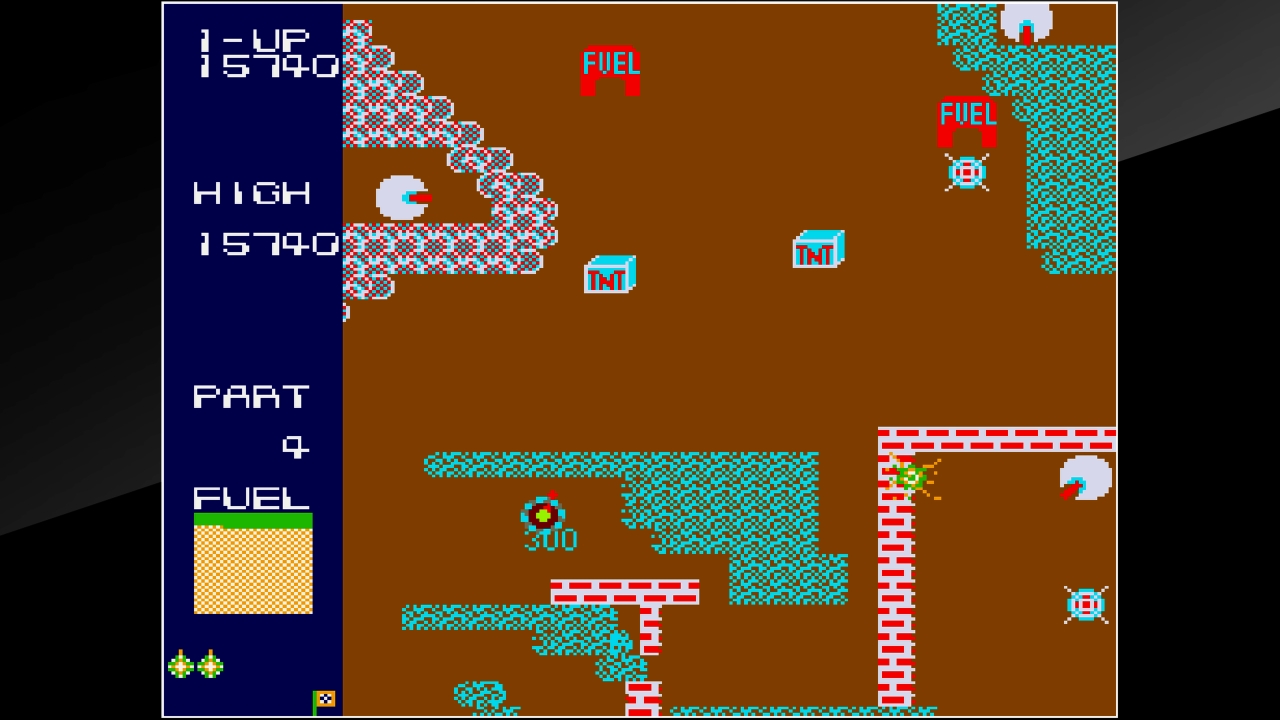
Task: Click the rocket launcher dome on the right edge
Action: 1083,477
